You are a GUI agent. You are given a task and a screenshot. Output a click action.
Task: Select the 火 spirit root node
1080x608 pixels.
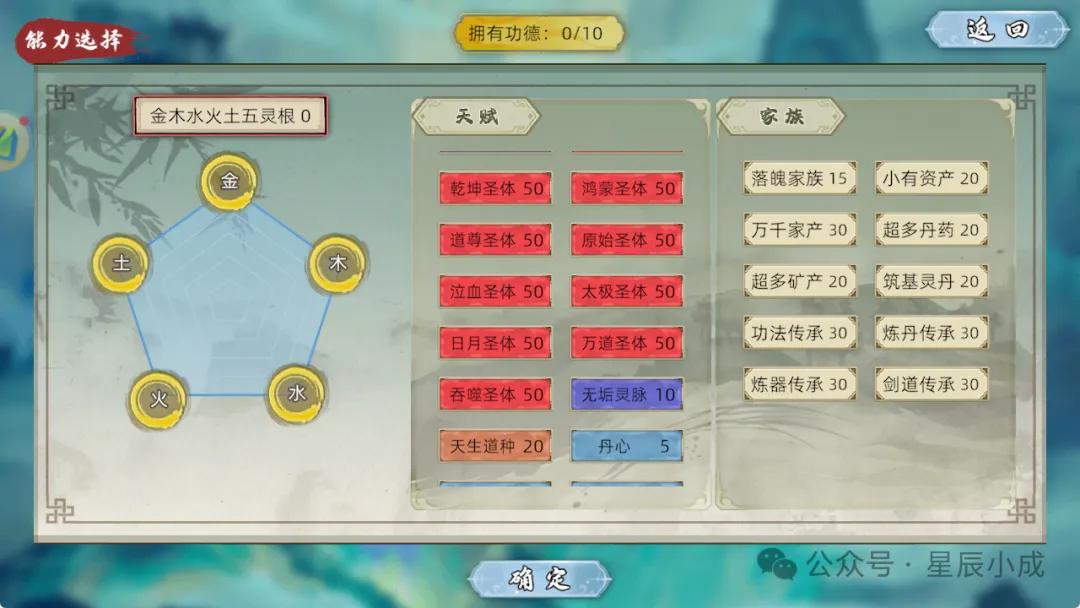pos(158,400)
